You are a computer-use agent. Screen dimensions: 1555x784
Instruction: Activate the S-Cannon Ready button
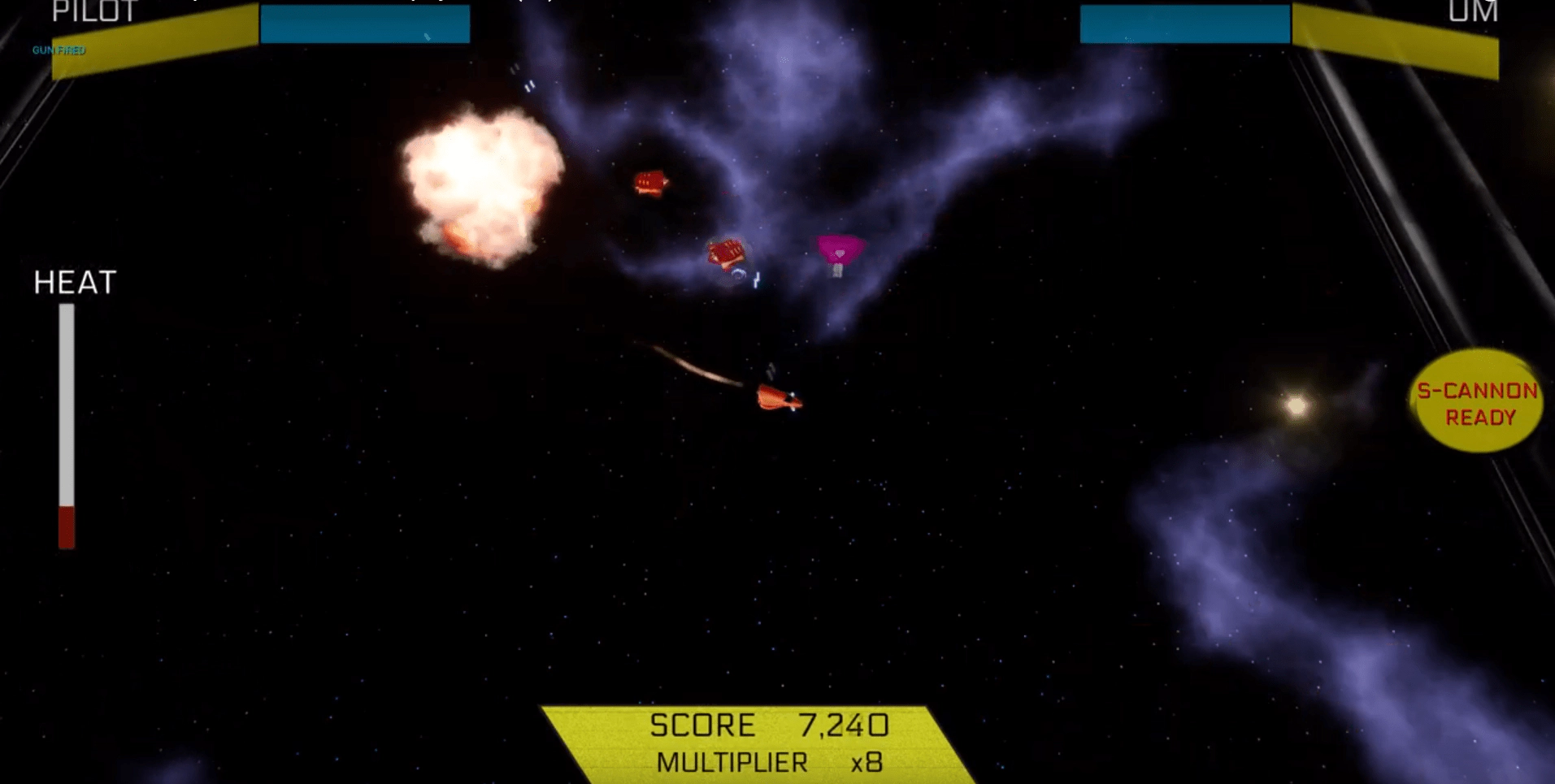1477,402
